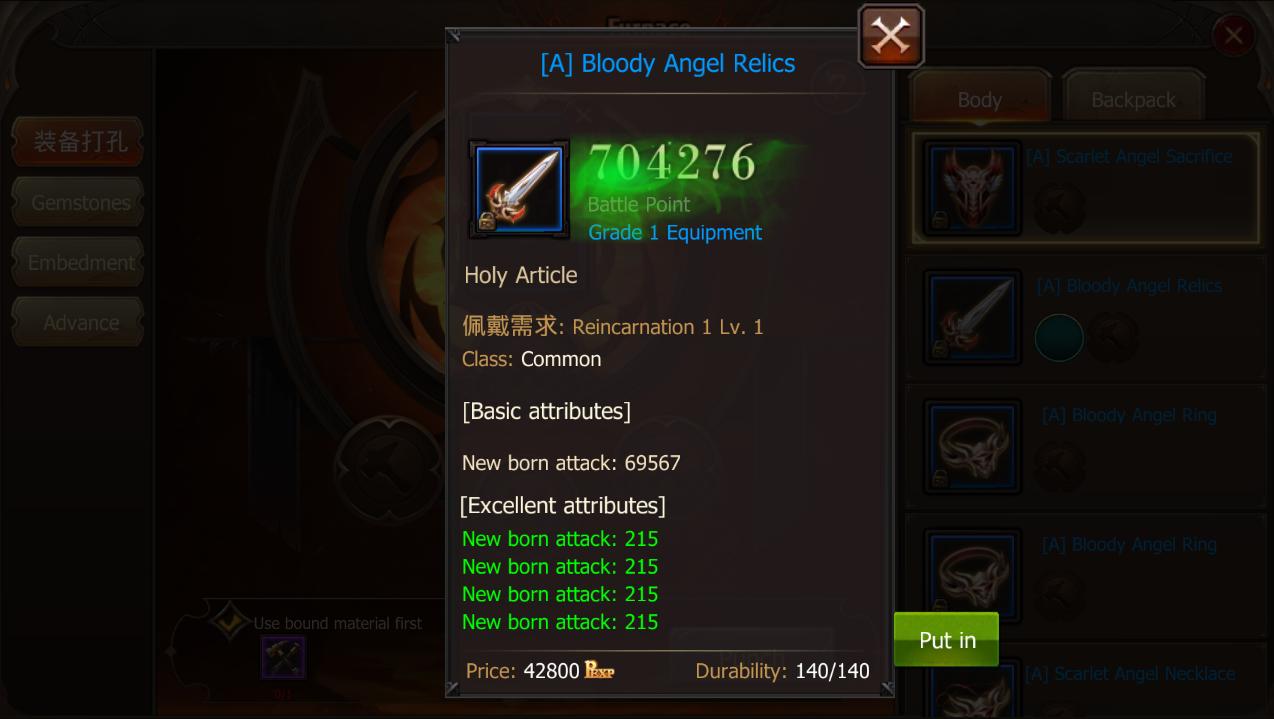Viewport: 1274px width, 719px height.
Task: Select the 装备打孔 menu entry
Action: click(x=80, y=142)
